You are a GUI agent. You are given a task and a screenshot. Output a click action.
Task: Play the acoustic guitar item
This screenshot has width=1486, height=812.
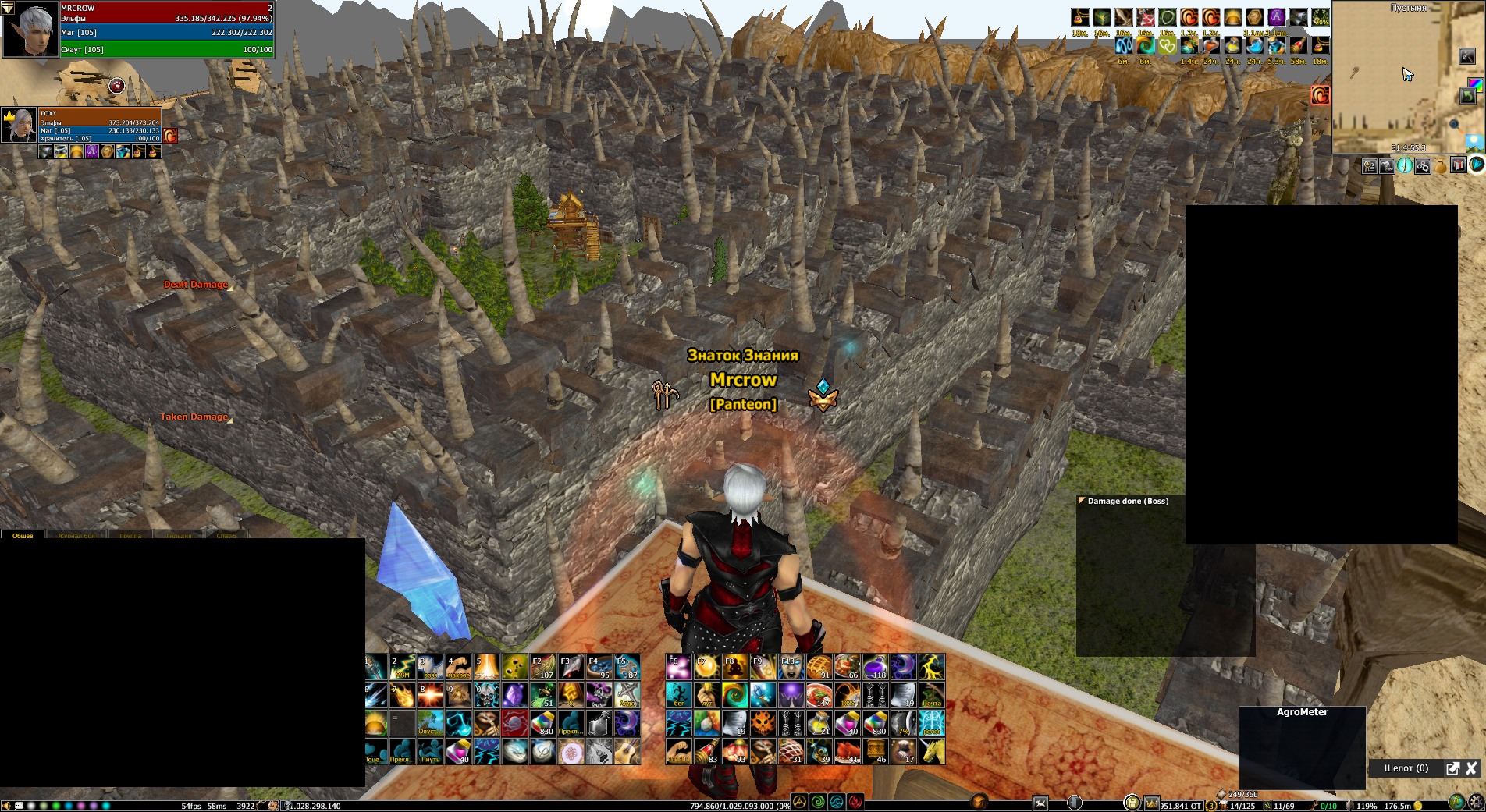(x=627, y=751)
